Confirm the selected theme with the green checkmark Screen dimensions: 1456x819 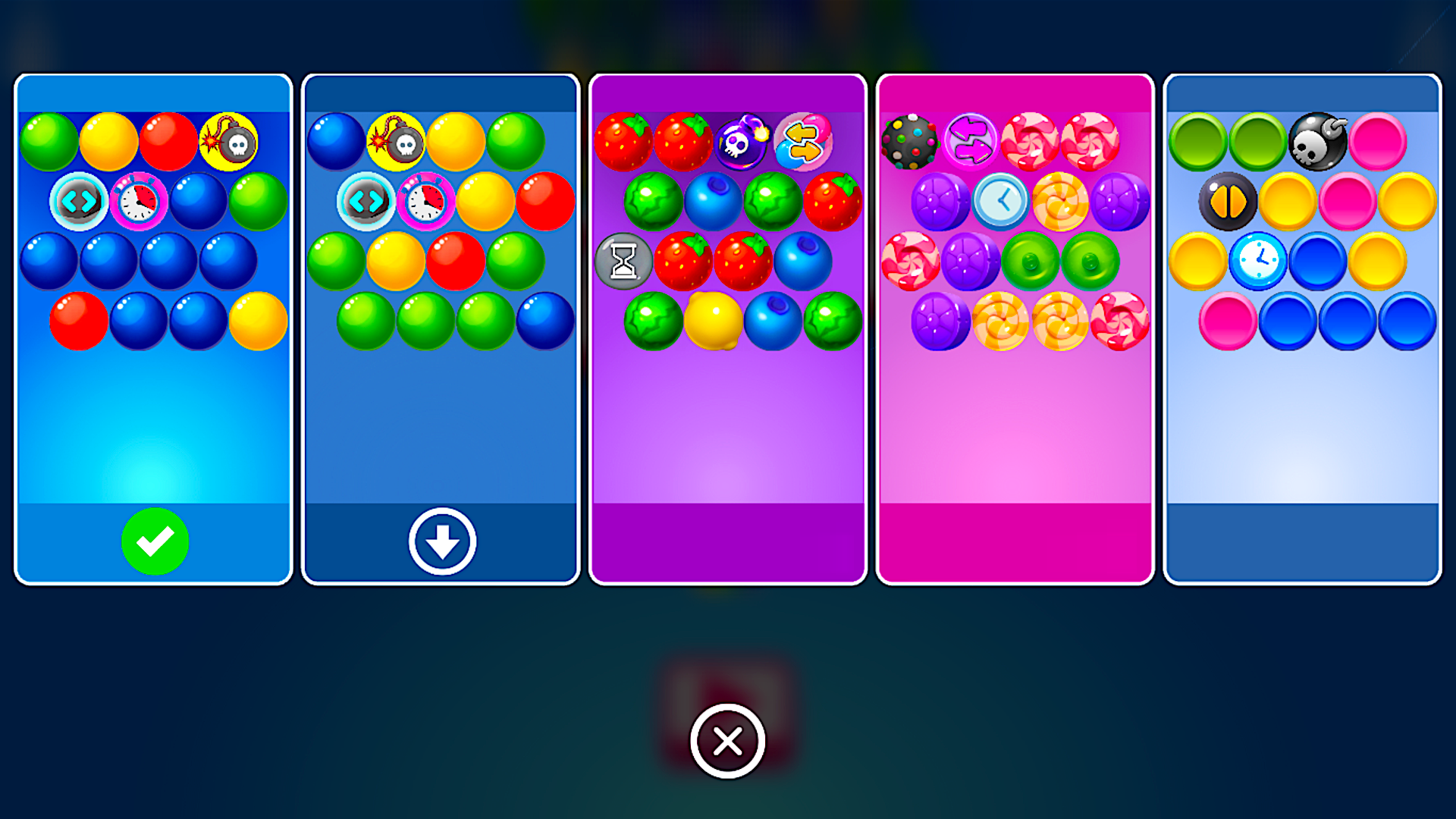tap(155, 541)
